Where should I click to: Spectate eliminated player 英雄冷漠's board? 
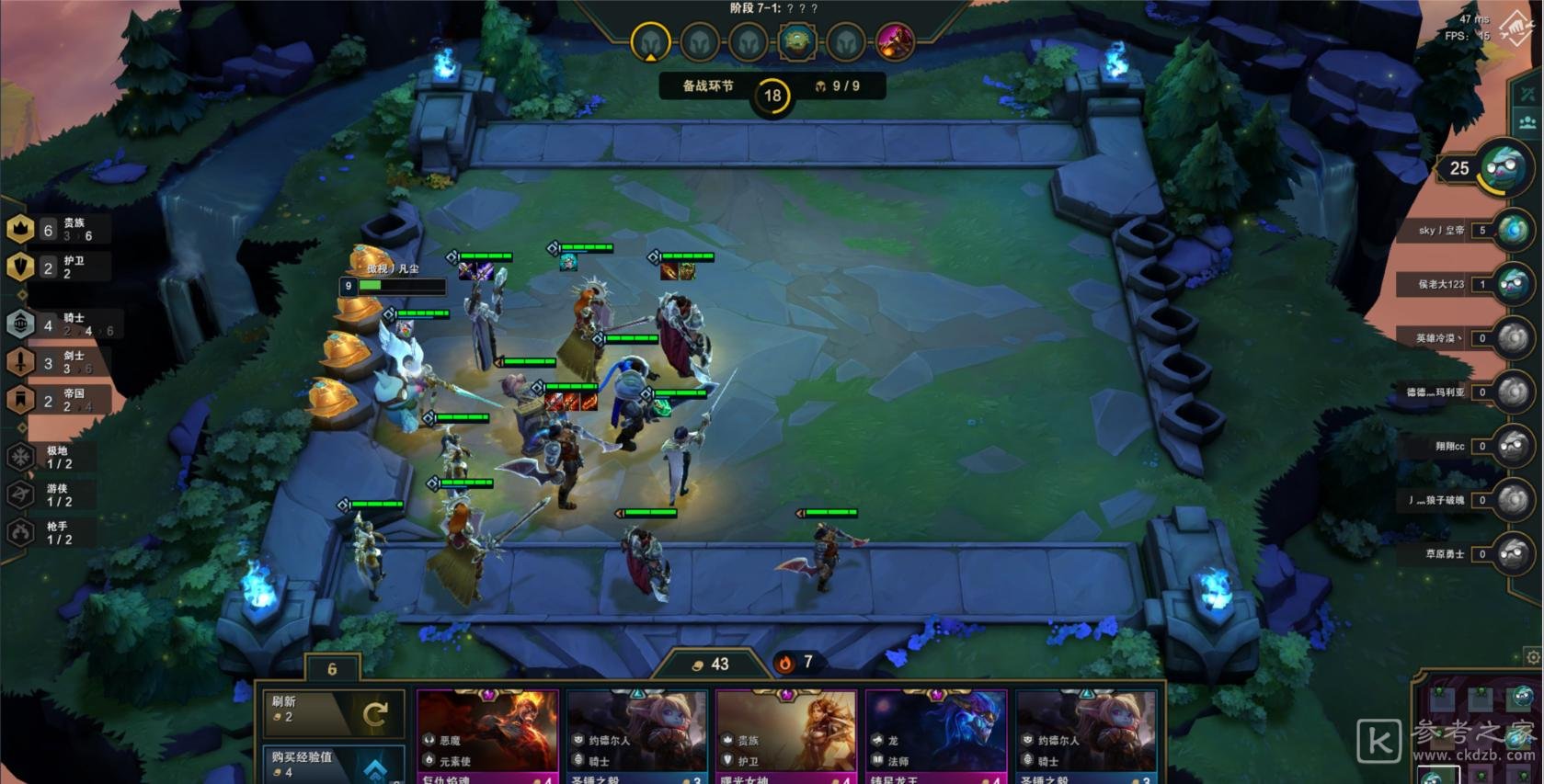tap(1513, 338)
